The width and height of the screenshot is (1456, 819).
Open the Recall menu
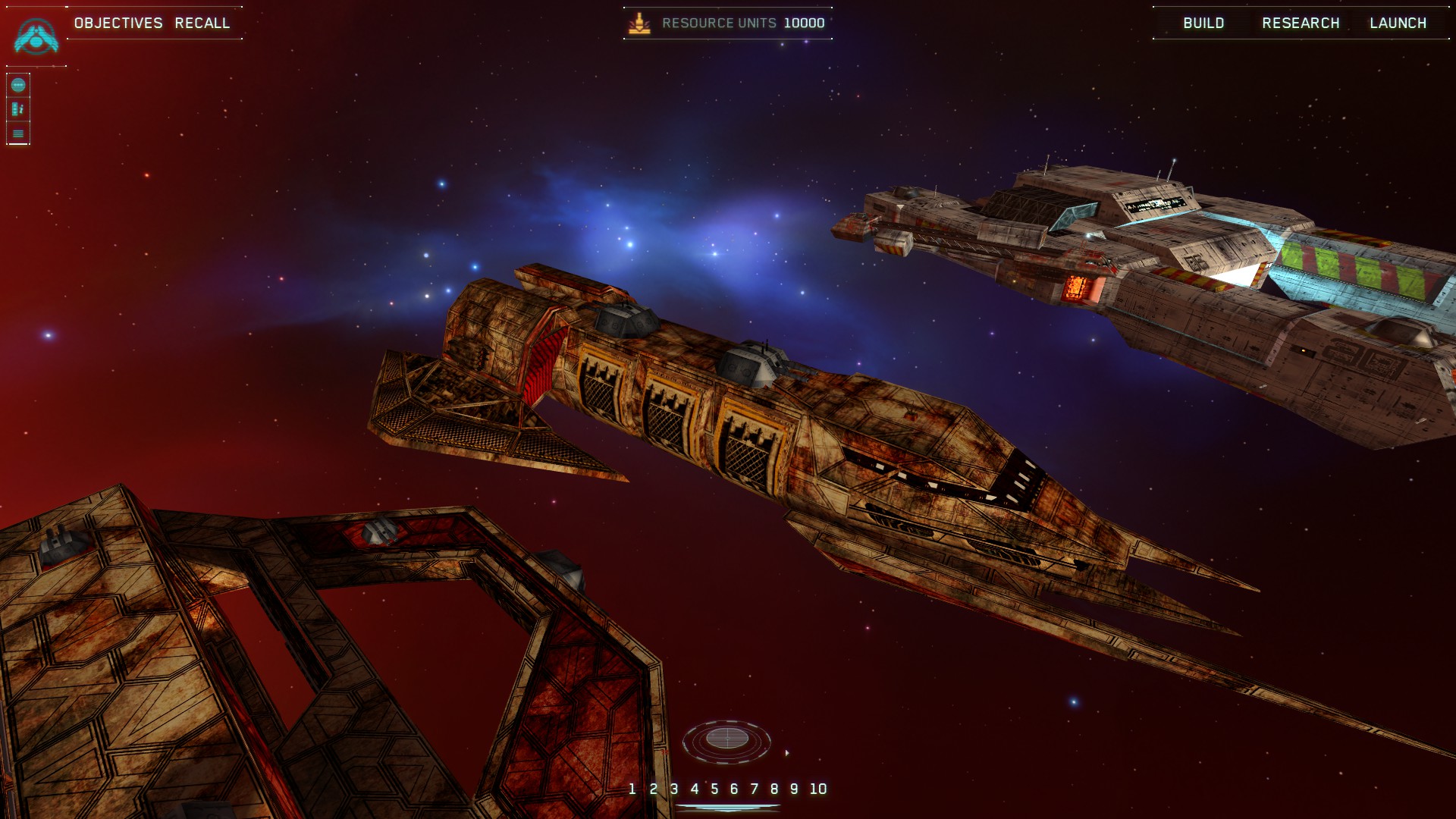click(202, 23)
